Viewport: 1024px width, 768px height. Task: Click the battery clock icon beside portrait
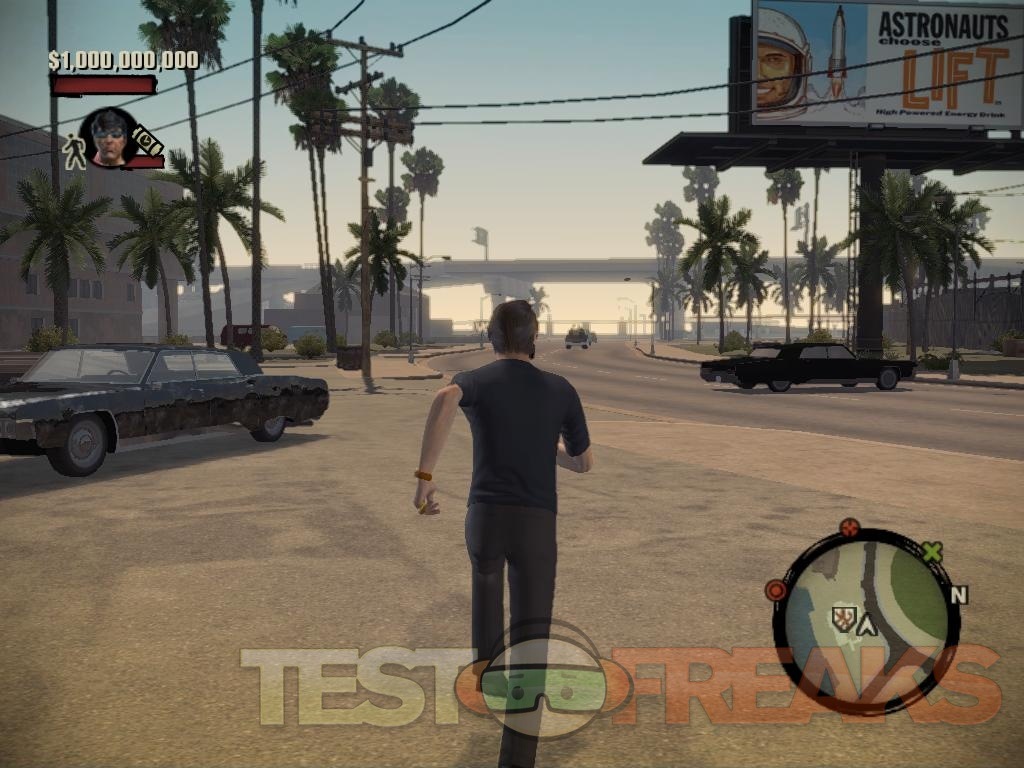pyautogui.click(x=148, y=141)
